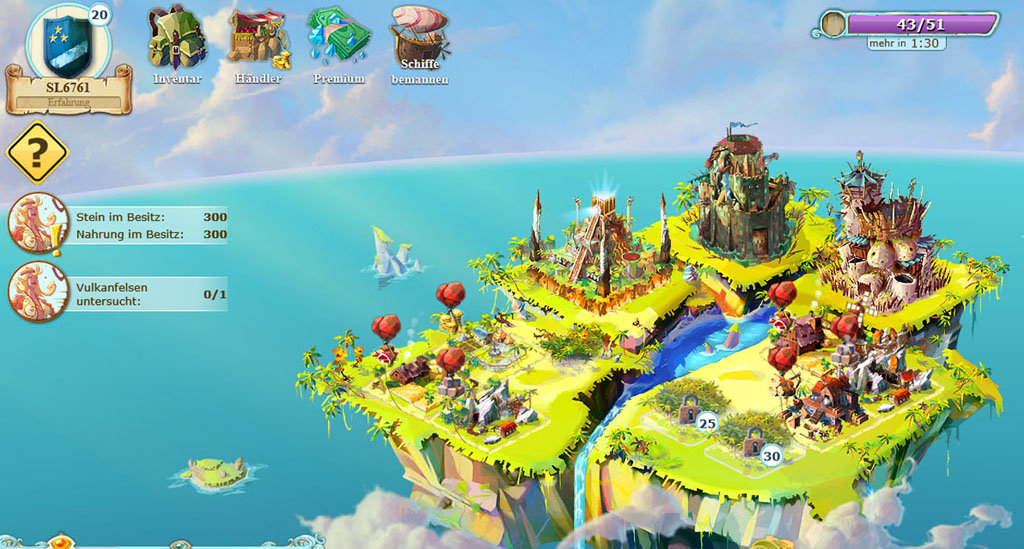Open the yellow question mark help
This screenshot has height=549, width=1024.
tap(37, 153)
